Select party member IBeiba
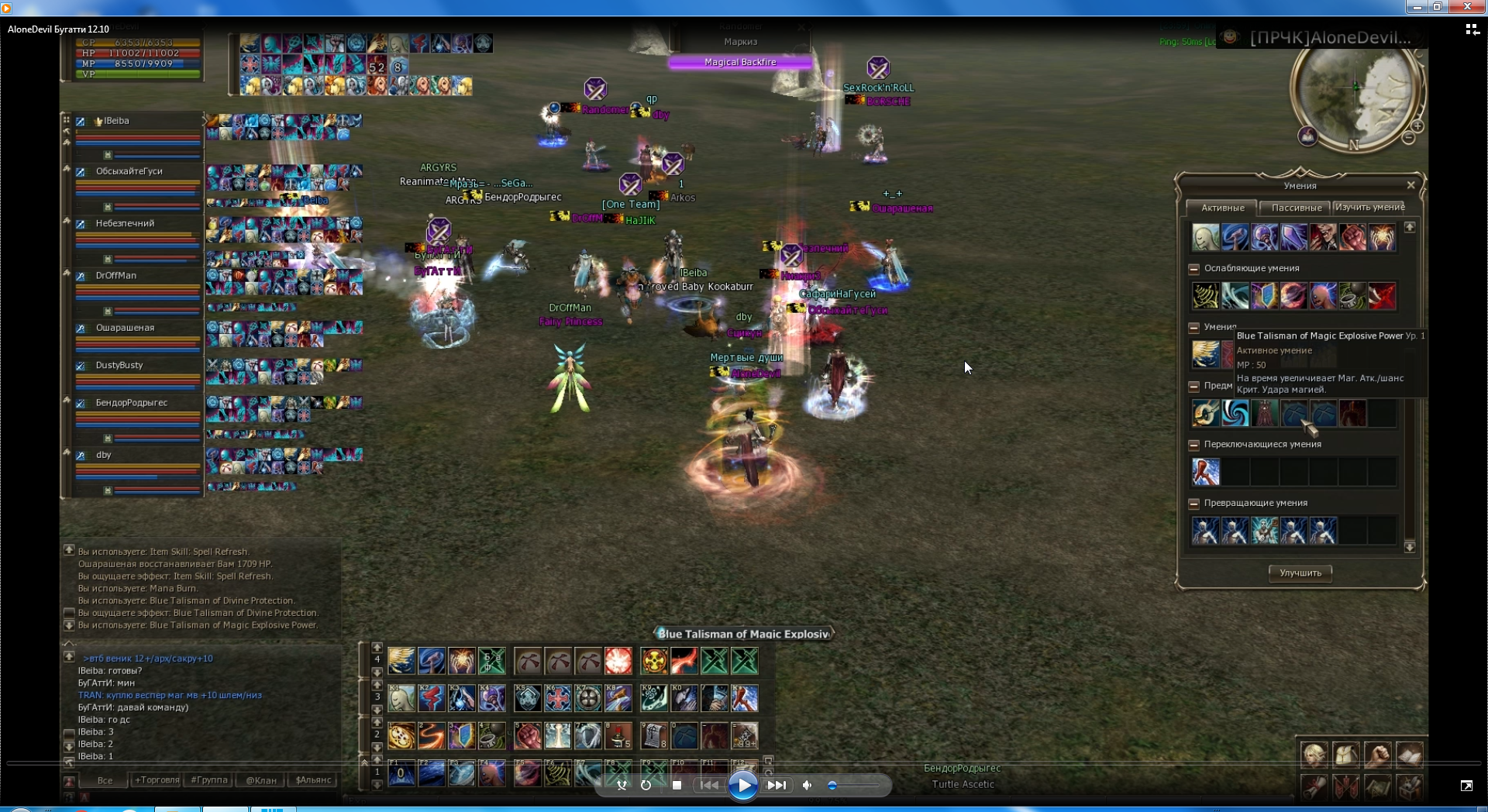 (x=116, y=121)
